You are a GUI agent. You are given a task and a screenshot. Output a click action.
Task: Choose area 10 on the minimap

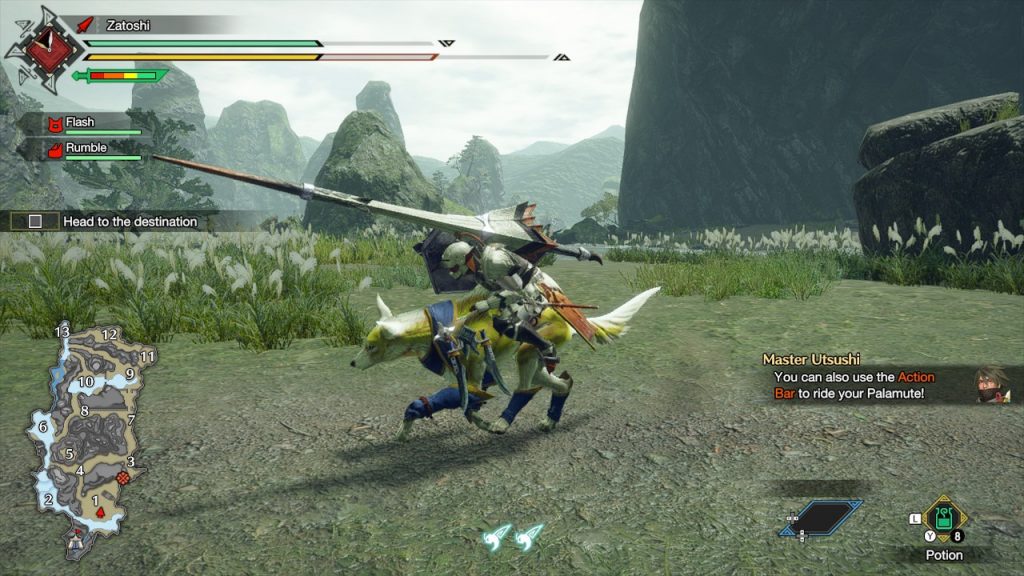pos(86,382)
